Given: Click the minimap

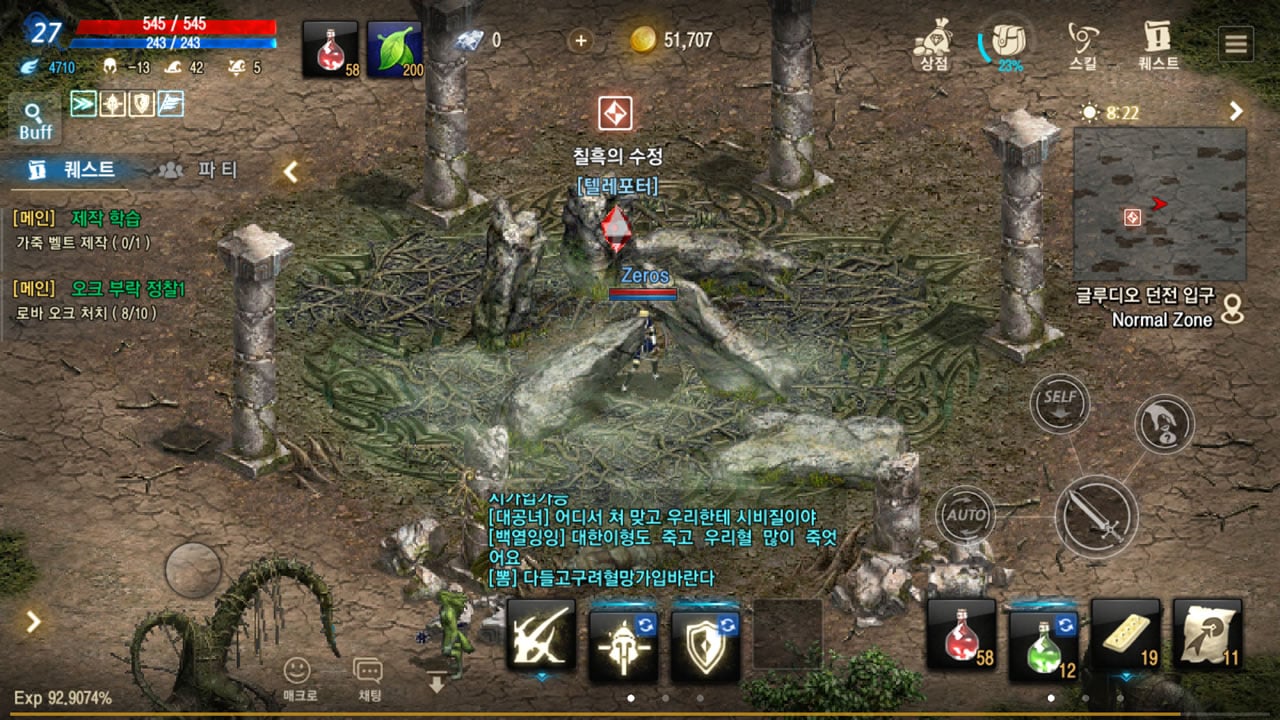Looking at the screenshot, I should coord(1159,204).
